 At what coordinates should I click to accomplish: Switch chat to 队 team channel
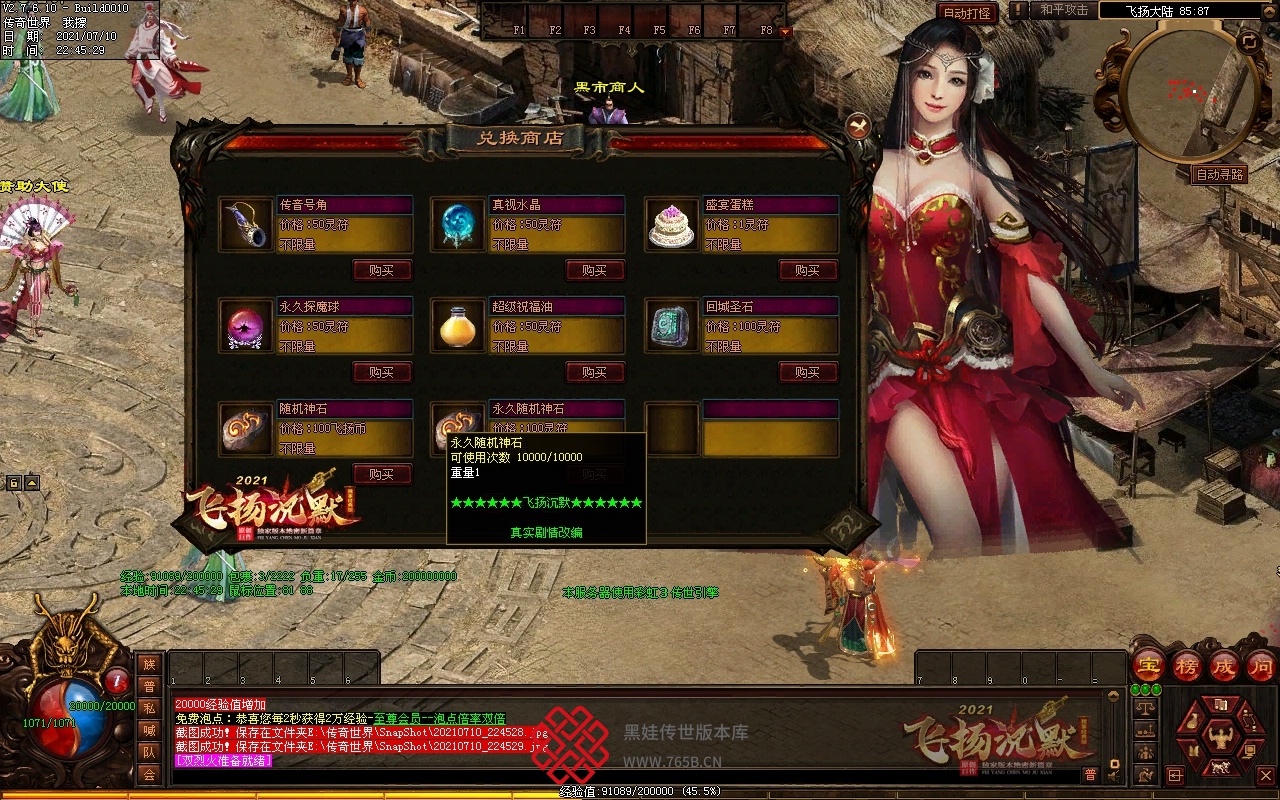tap(149, 752)
